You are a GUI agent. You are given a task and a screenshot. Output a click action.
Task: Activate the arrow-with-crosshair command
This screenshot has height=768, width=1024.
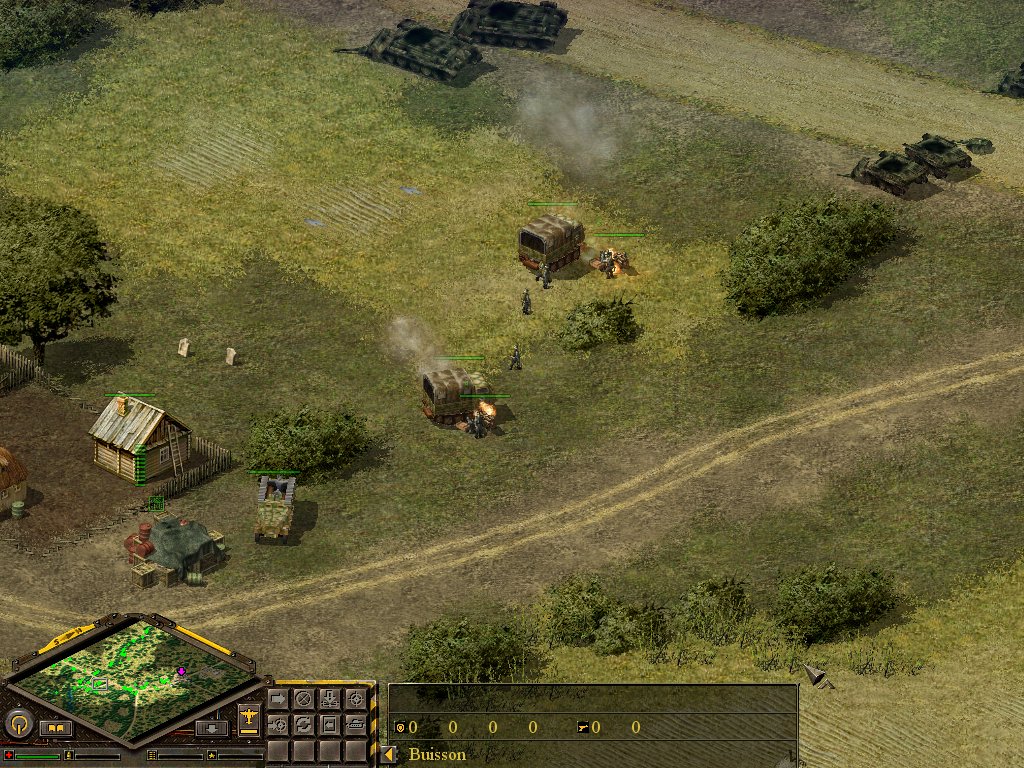pyautogui.click(x=278, y=724)
